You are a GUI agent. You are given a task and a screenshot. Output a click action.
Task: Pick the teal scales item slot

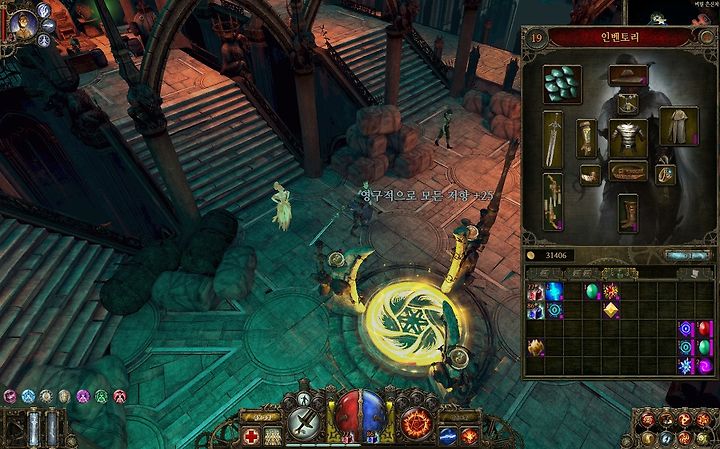click(x=562, y=84)
